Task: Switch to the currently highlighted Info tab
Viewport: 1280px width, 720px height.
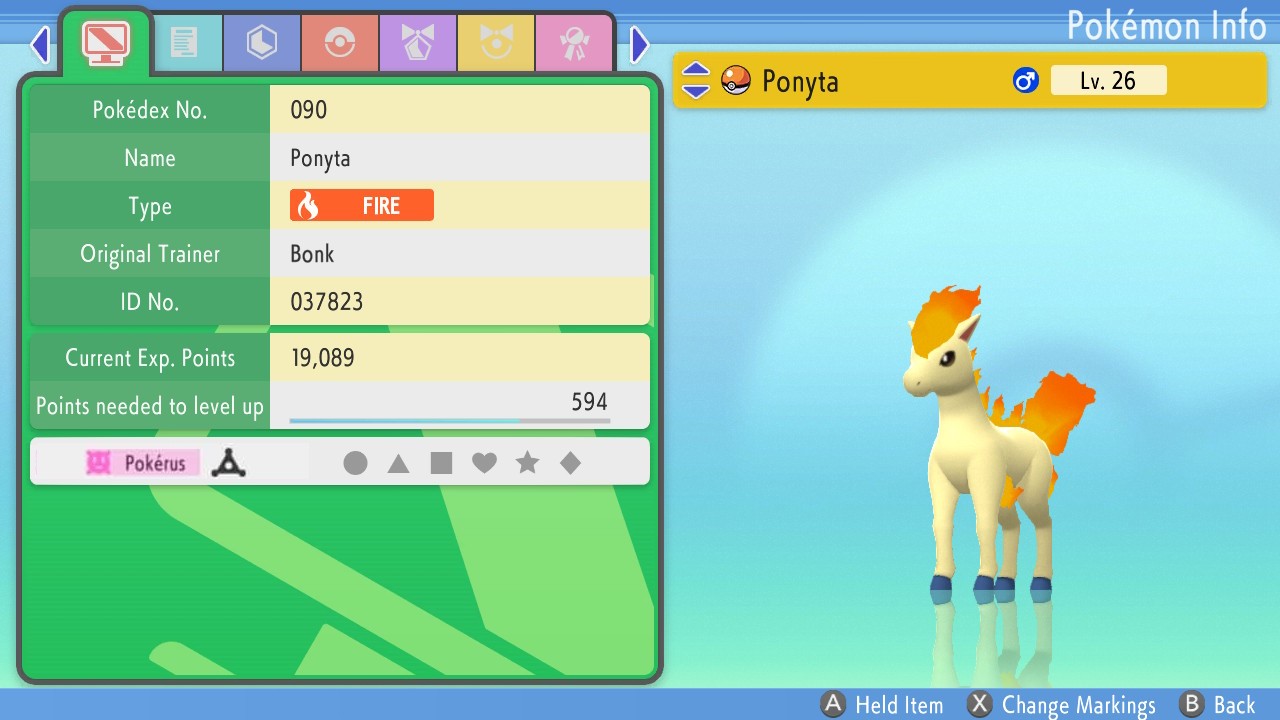Action: (104, 42)
